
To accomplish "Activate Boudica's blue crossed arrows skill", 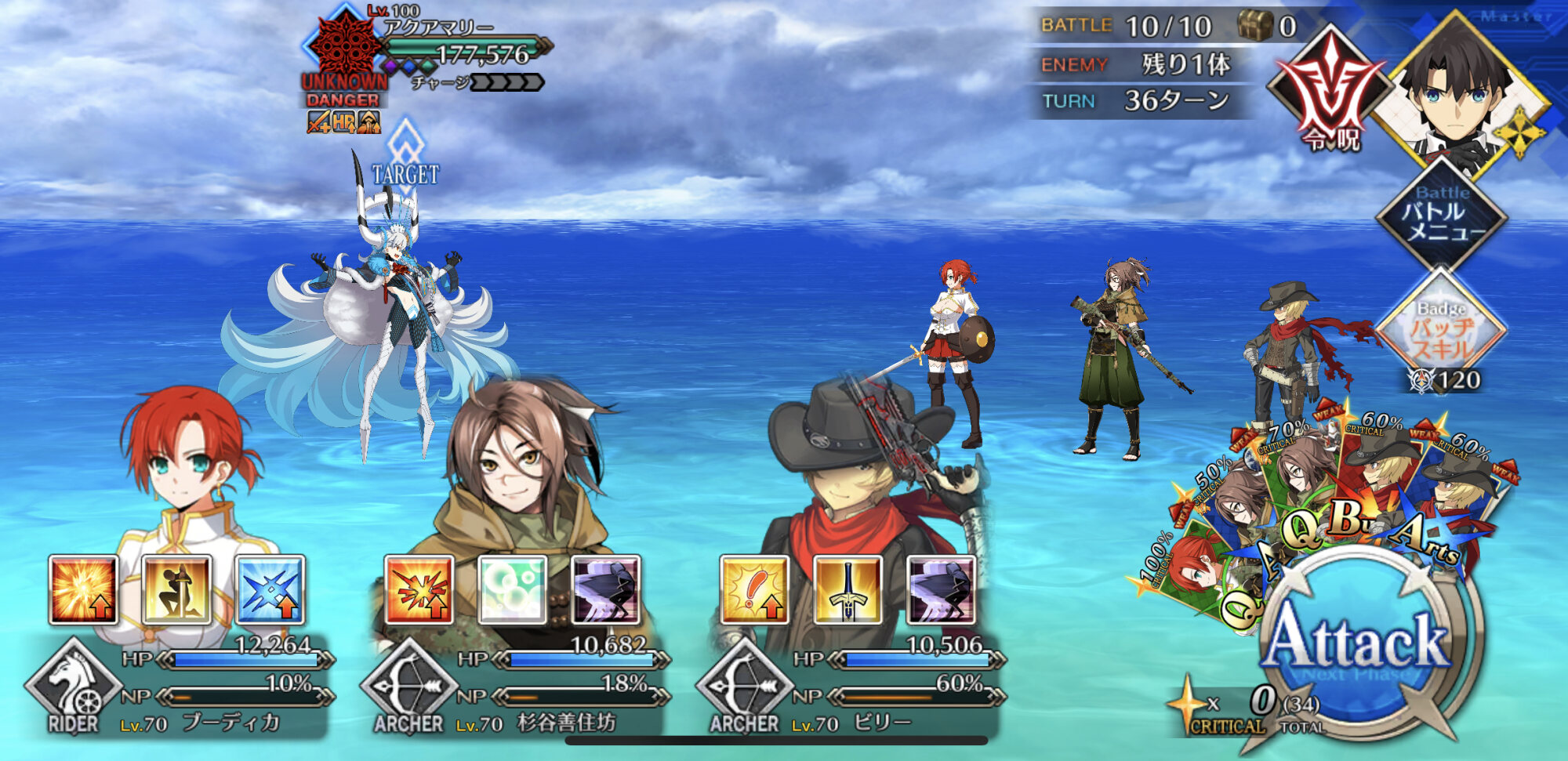I will [x=270, y=589].
